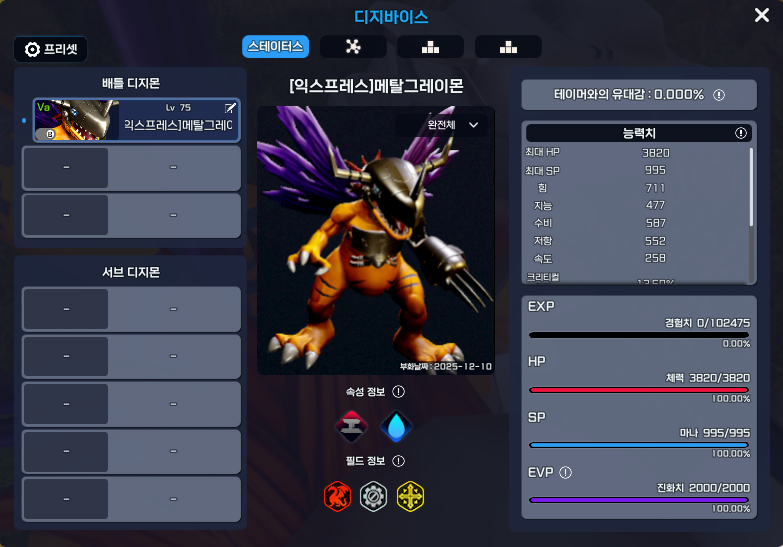Show the 필드 정보 info tooltip
This screenshot has height=547, width=783.
click(399, 461)
